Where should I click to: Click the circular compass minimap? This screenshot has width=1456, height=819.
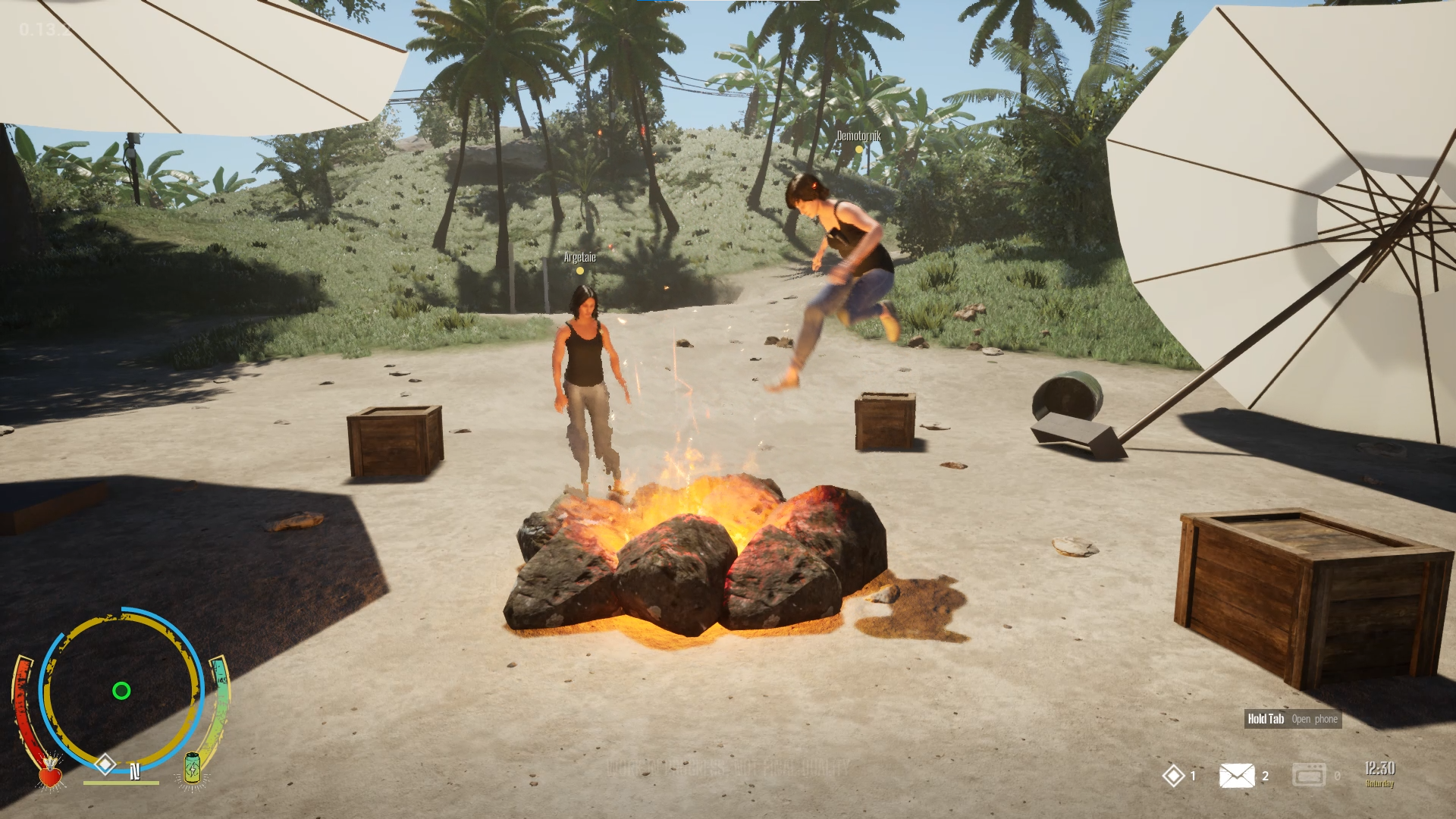pos(121,690)
